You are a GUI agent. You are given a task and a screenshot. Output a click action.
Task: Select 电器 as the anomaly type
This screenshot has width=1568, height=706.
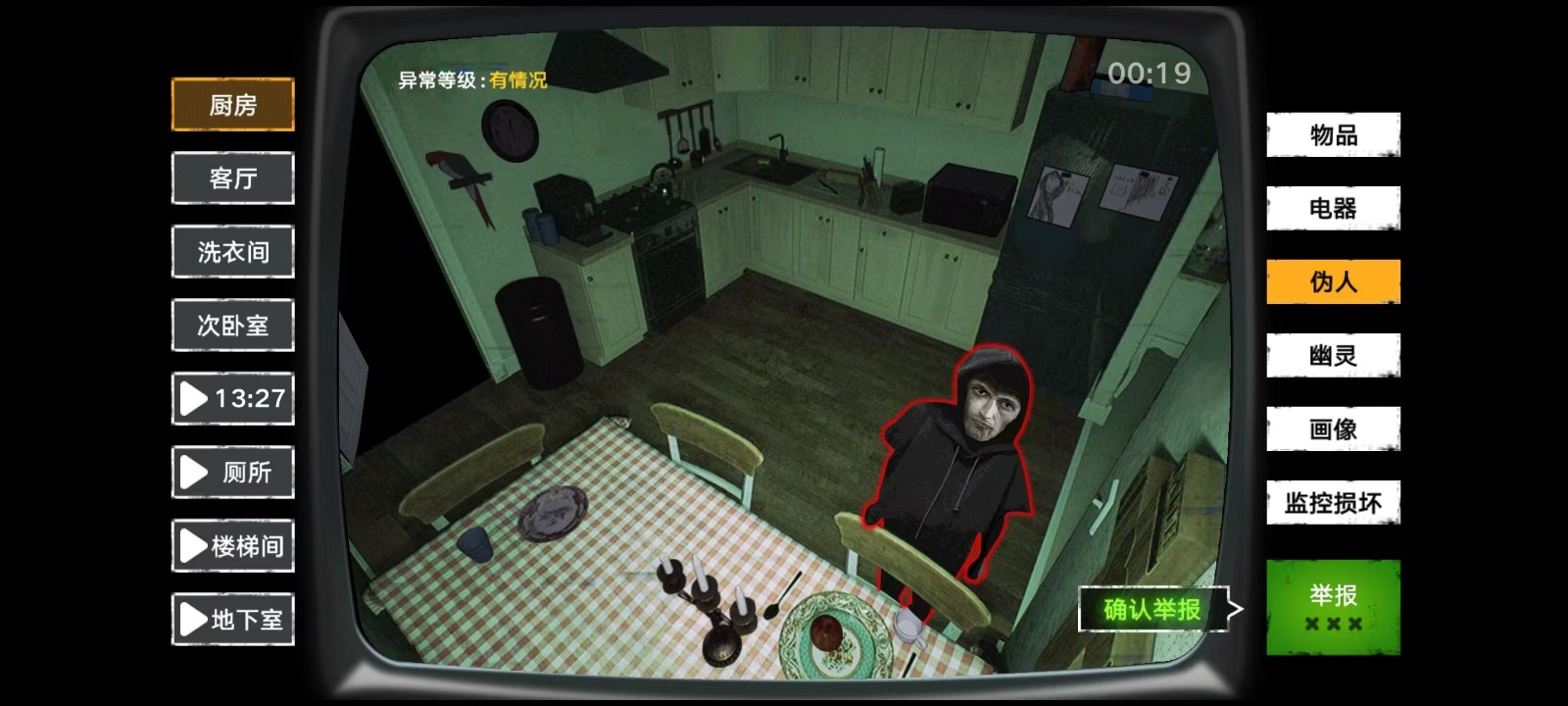[1333, 208]
